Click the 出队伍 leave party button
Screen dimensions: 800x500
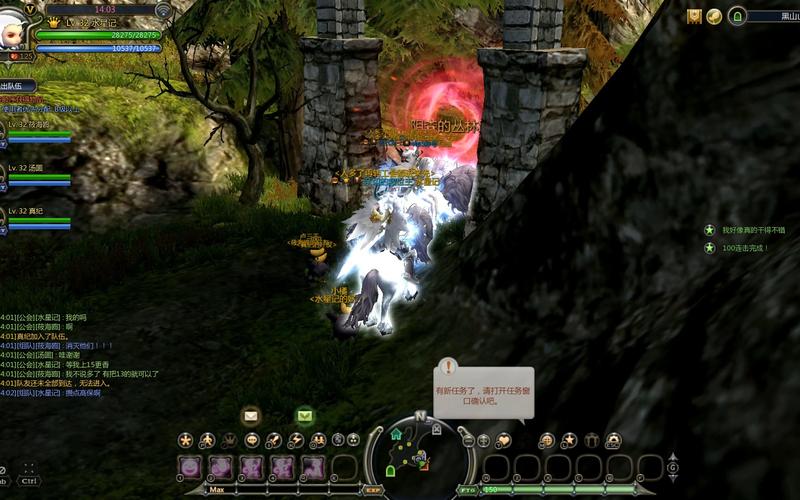coord(17,87)
